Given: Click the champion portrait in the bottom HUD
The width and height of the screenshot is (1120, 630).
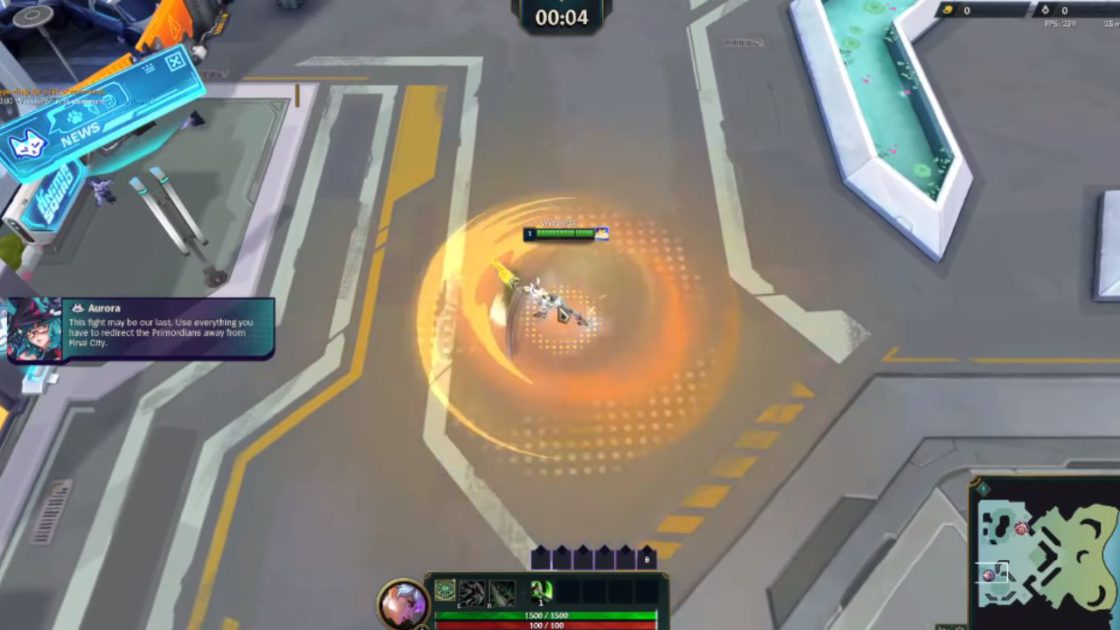Looking at the screenshot, I should point(403,604).
